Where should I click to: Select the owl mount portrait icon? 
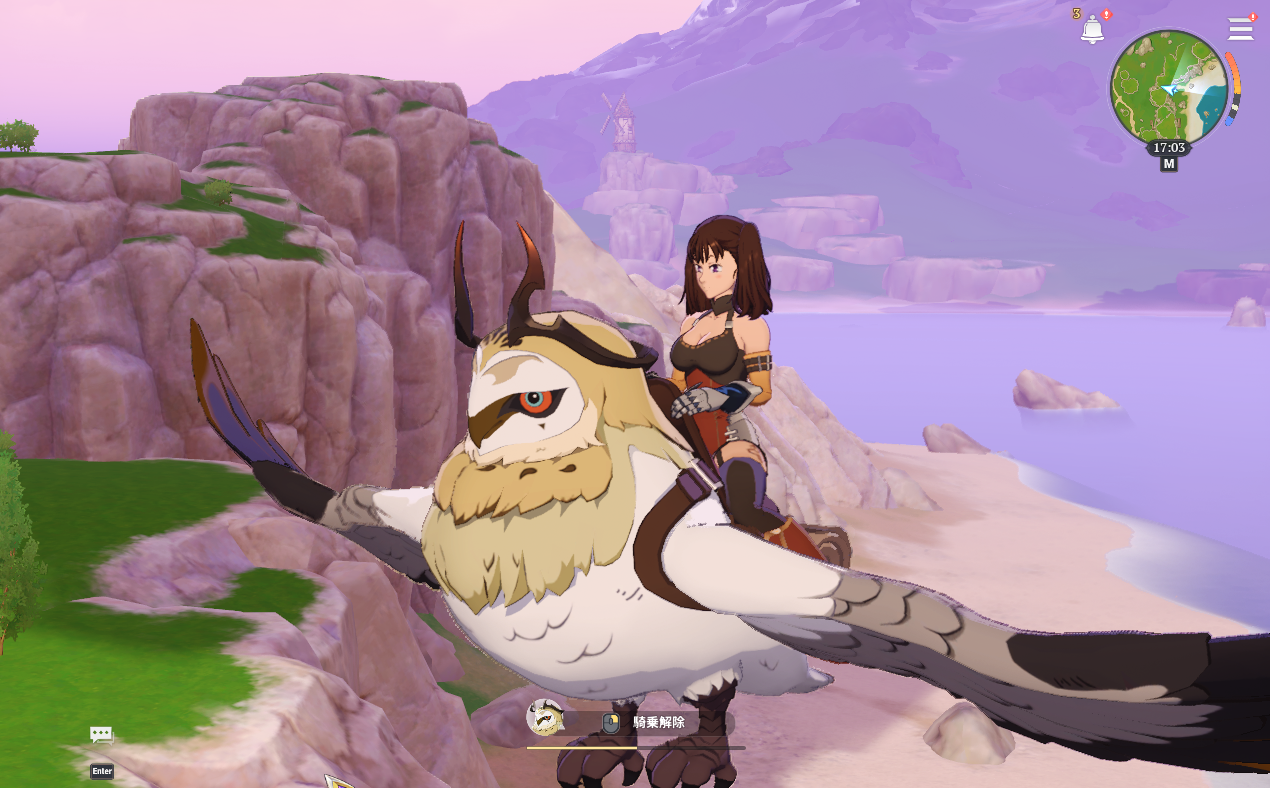(x=545, y=717)
